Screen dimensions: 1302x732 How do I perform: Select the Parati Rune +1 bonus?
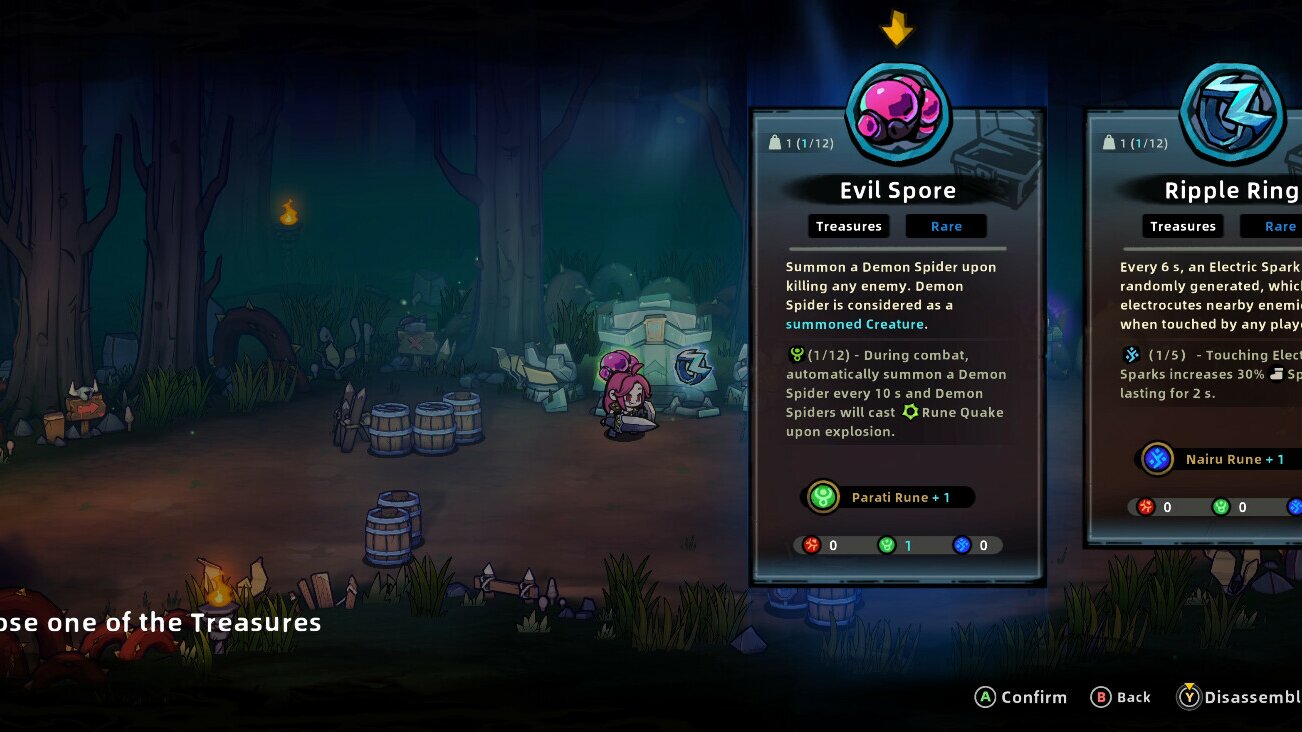click(888, 497)
